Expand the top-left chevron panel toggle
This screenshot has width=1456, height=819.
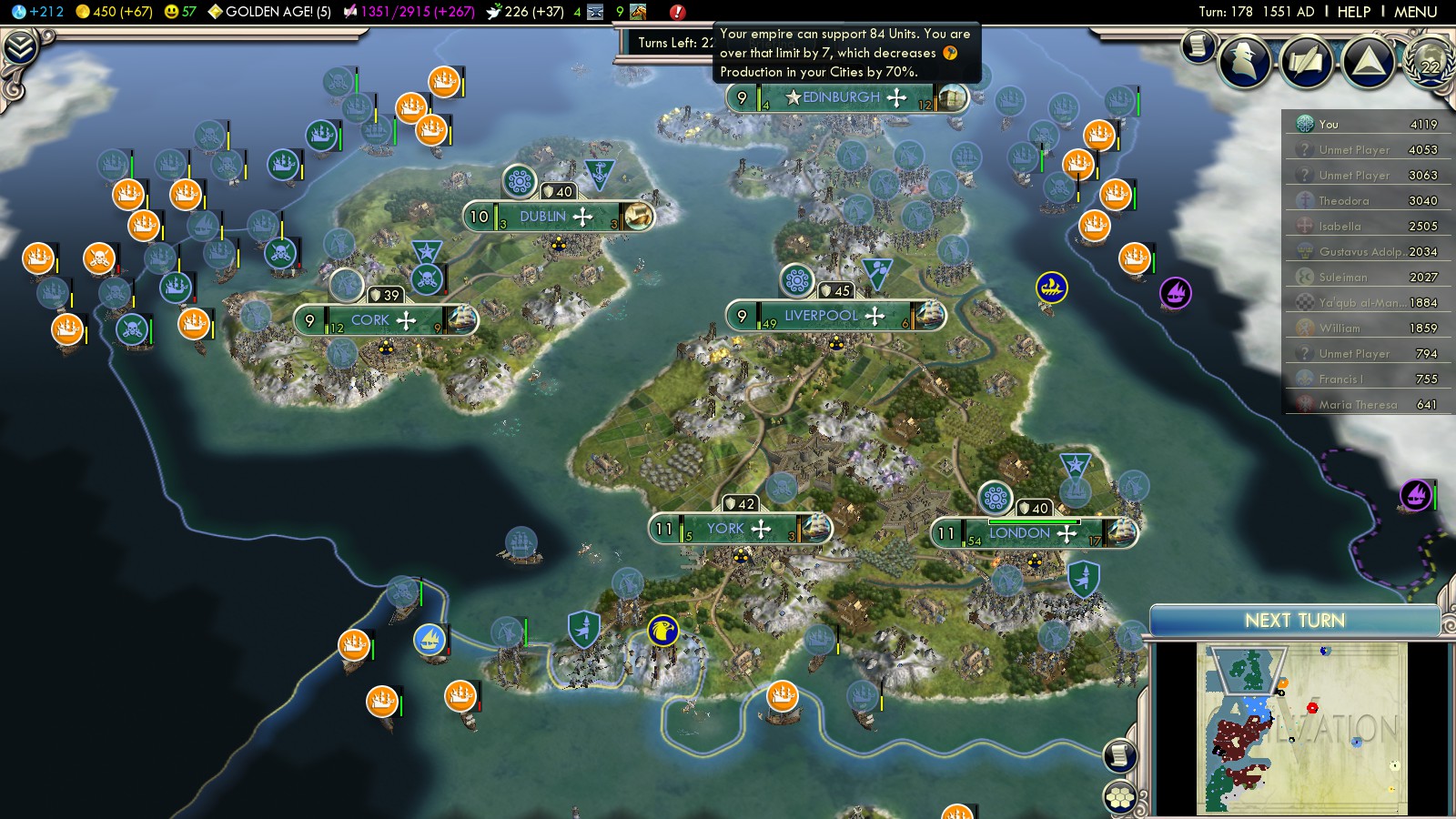[19, 47]
